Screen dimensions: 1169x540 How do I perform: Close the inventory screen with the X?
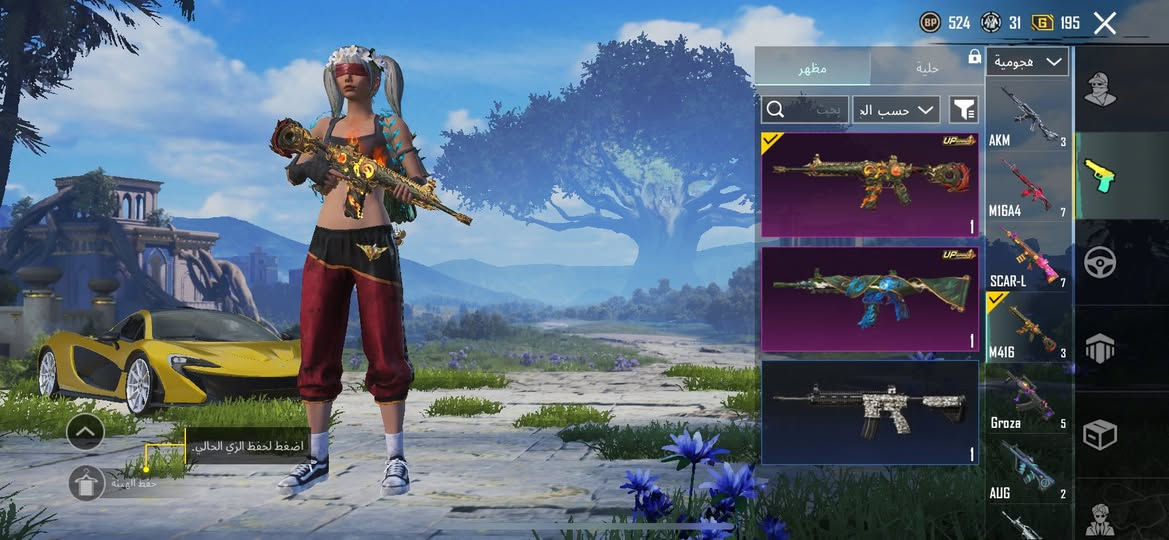[x=1104, y=23]
